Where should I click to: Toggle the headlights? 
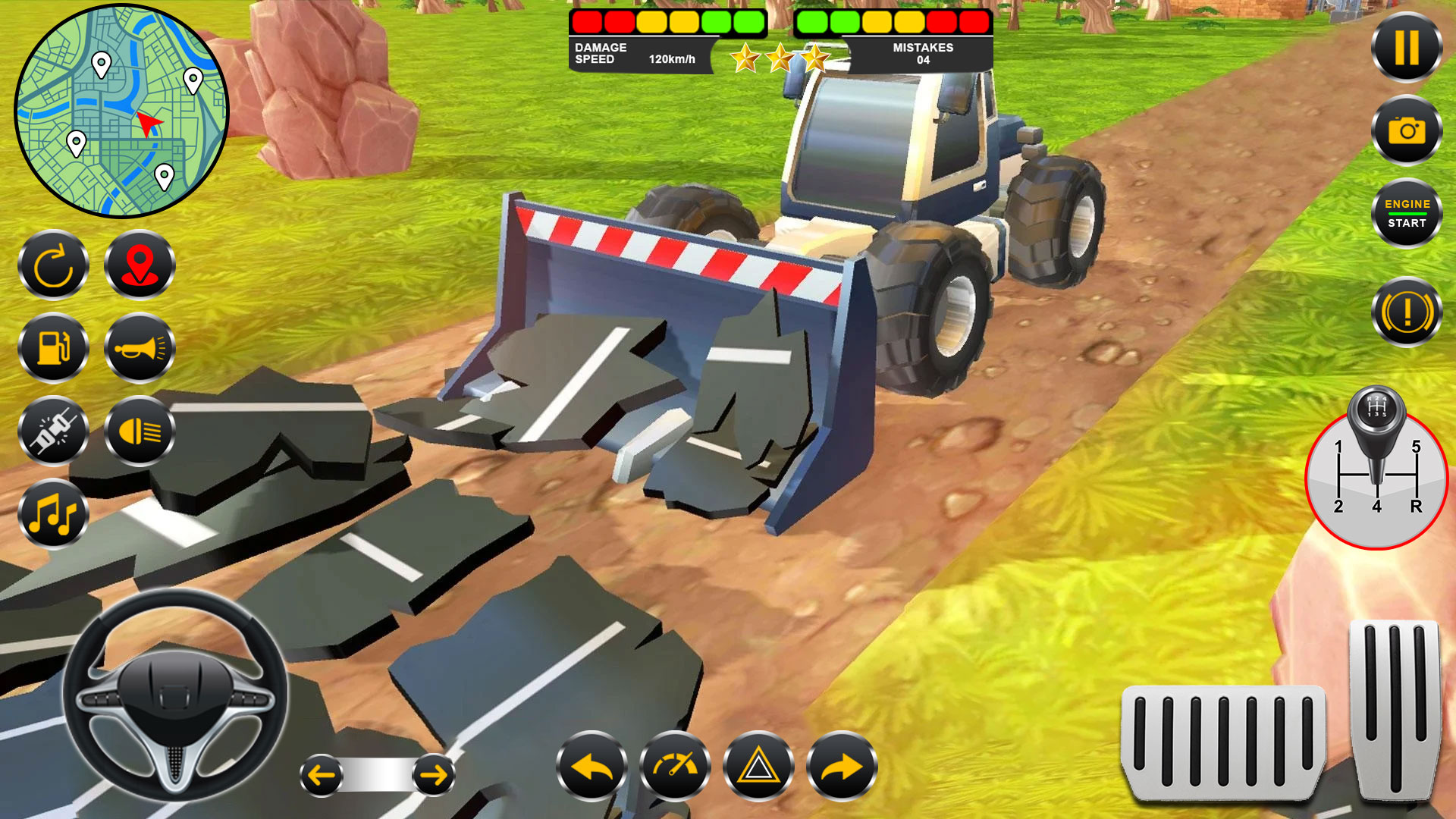point(140,432)
